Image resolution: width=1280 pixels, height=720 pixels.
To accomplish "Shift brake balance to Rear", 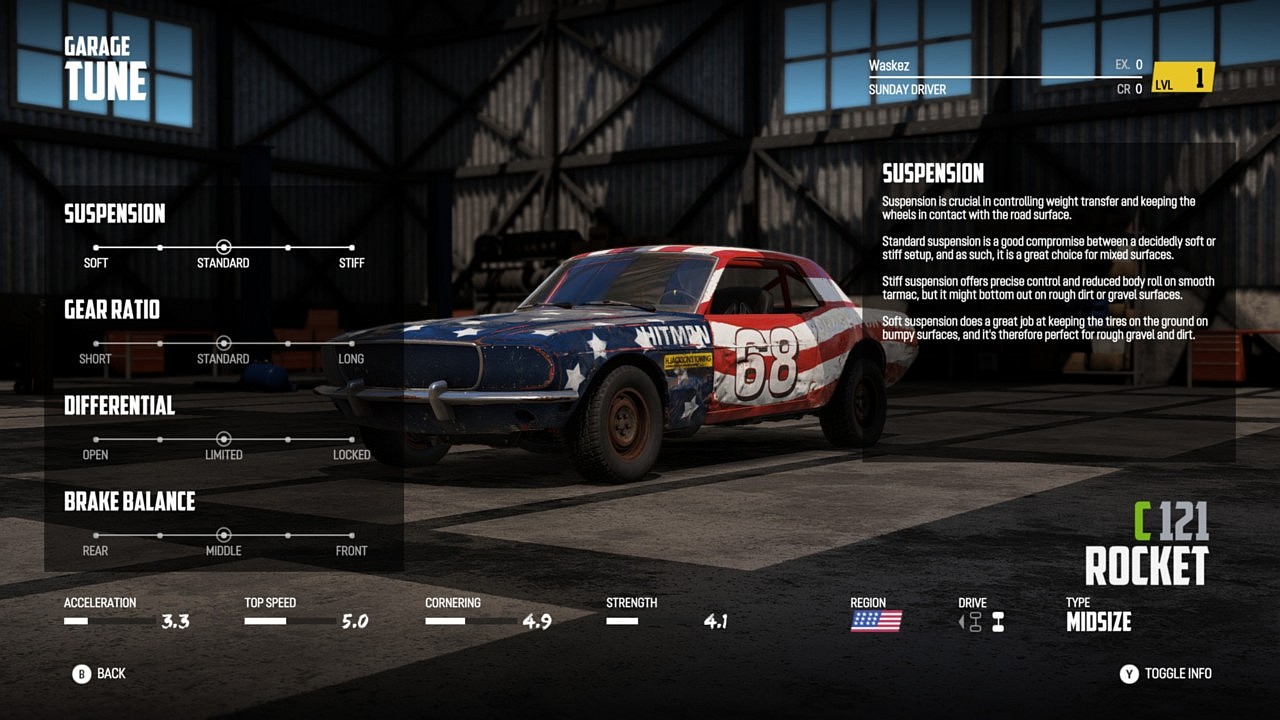I will tap(96, 535).
